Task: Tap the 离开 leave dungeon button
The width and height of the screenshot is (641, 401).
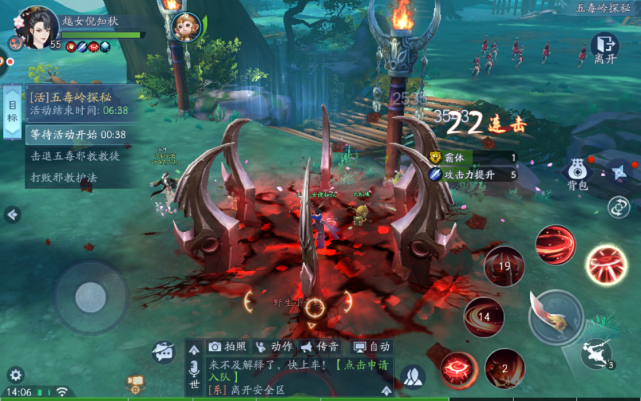Action: pyautogui.click(x=604, y=47)
